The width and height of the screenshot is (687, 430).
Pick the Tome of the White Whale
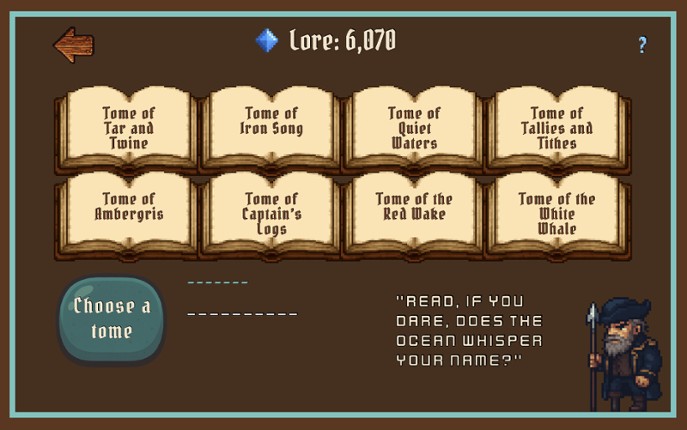tap(557, 214)
